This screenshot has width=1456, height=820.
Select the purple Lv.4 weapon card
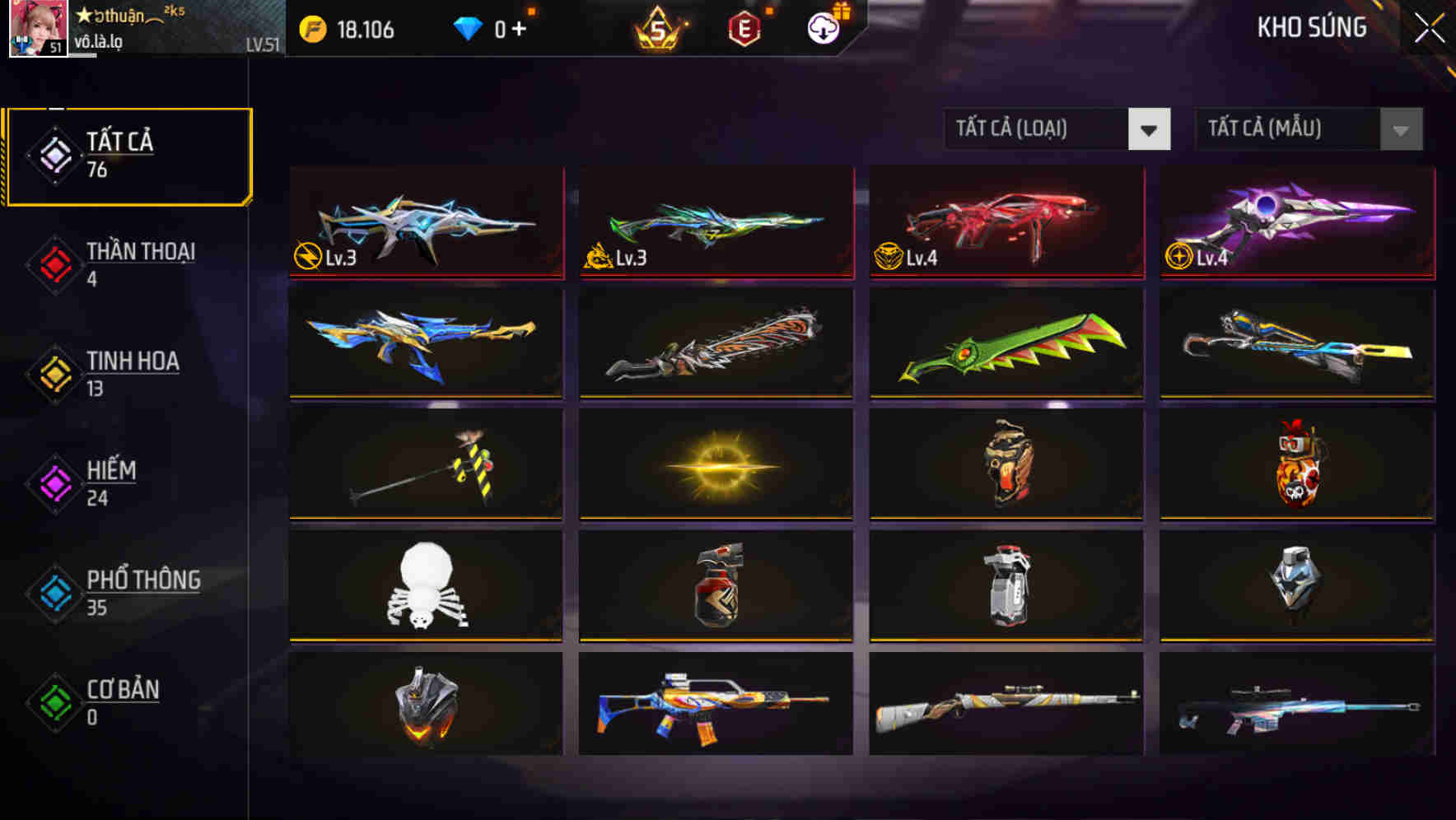(1295, 222)
